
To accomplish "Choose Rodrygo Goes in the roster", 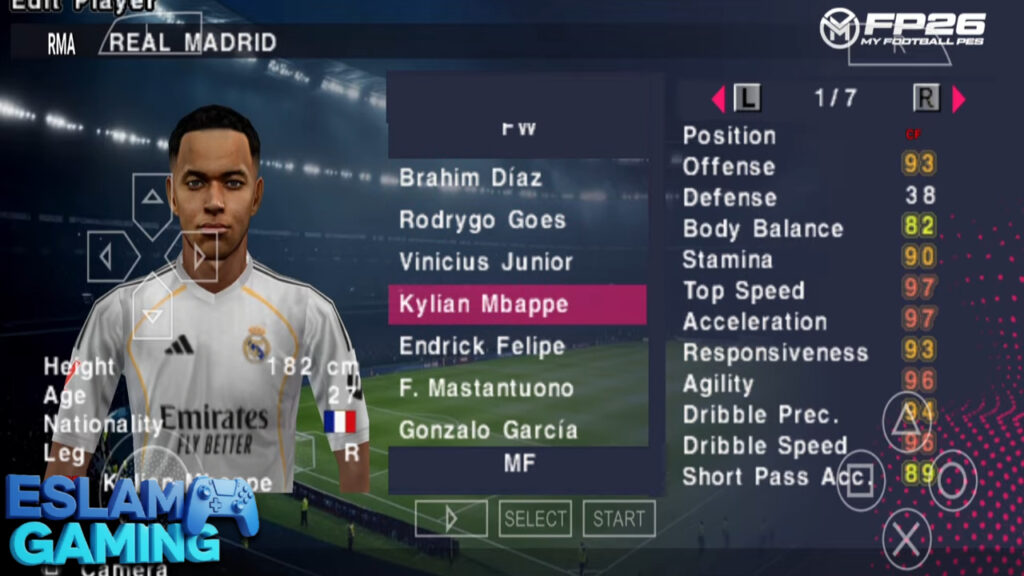I will (x=482, y=220).
